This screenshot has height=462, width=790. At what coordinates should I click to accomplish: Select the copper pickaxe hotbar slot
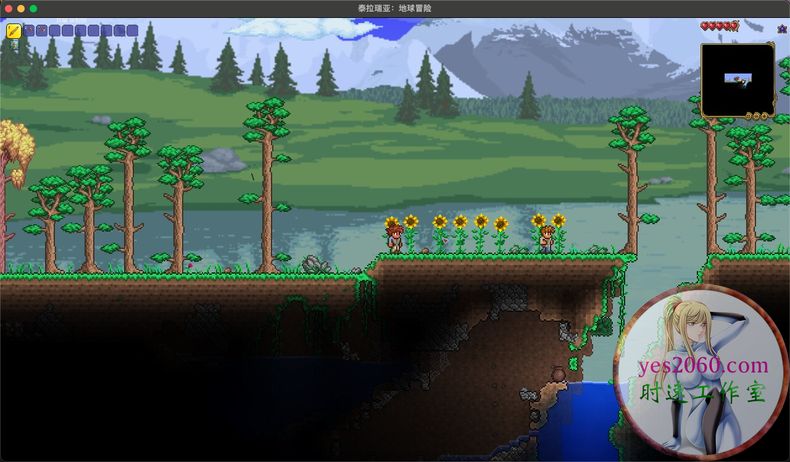pos(29,31)
